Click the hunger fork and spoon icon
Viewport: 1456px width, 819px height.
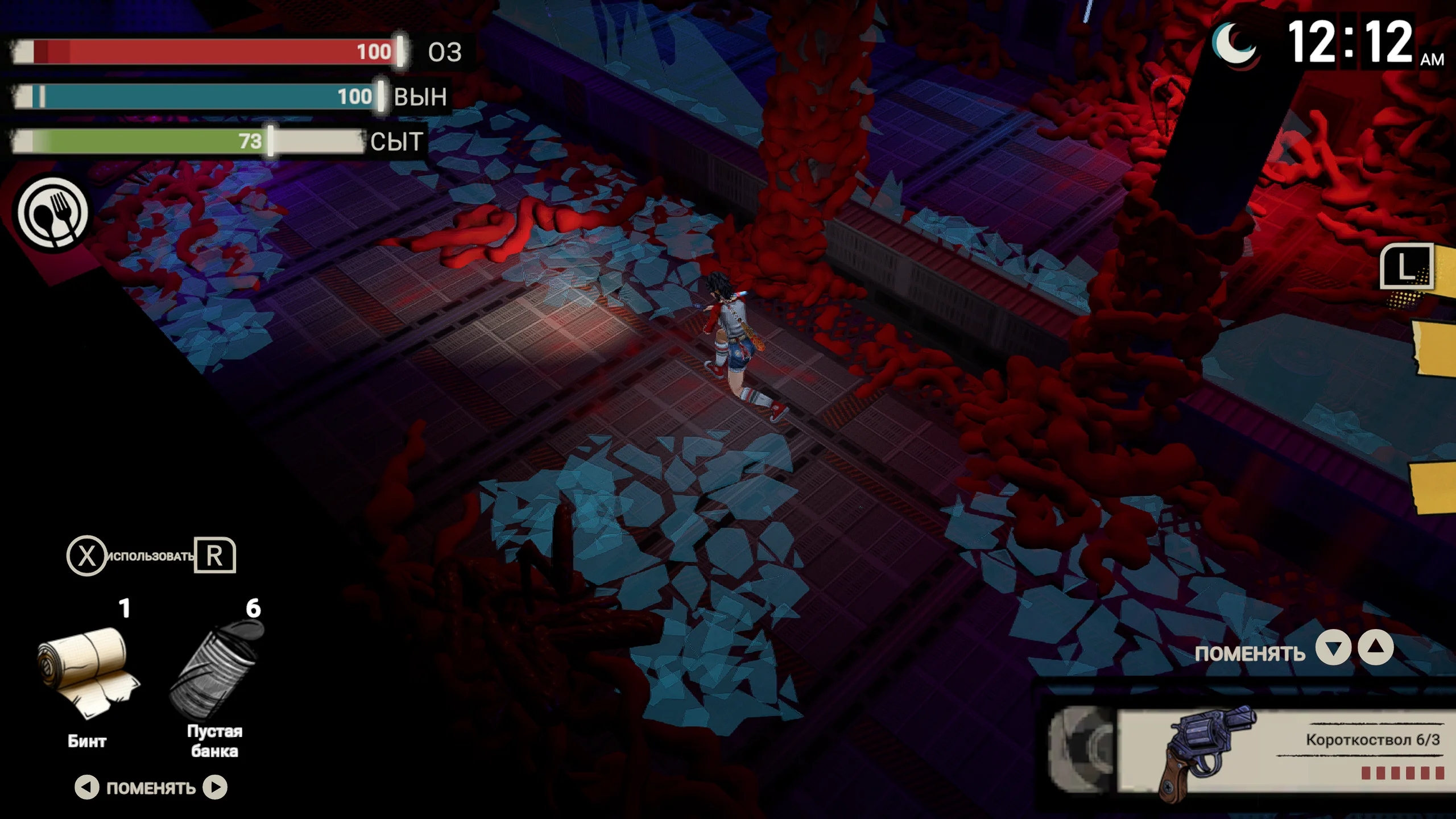pos(53,213)
